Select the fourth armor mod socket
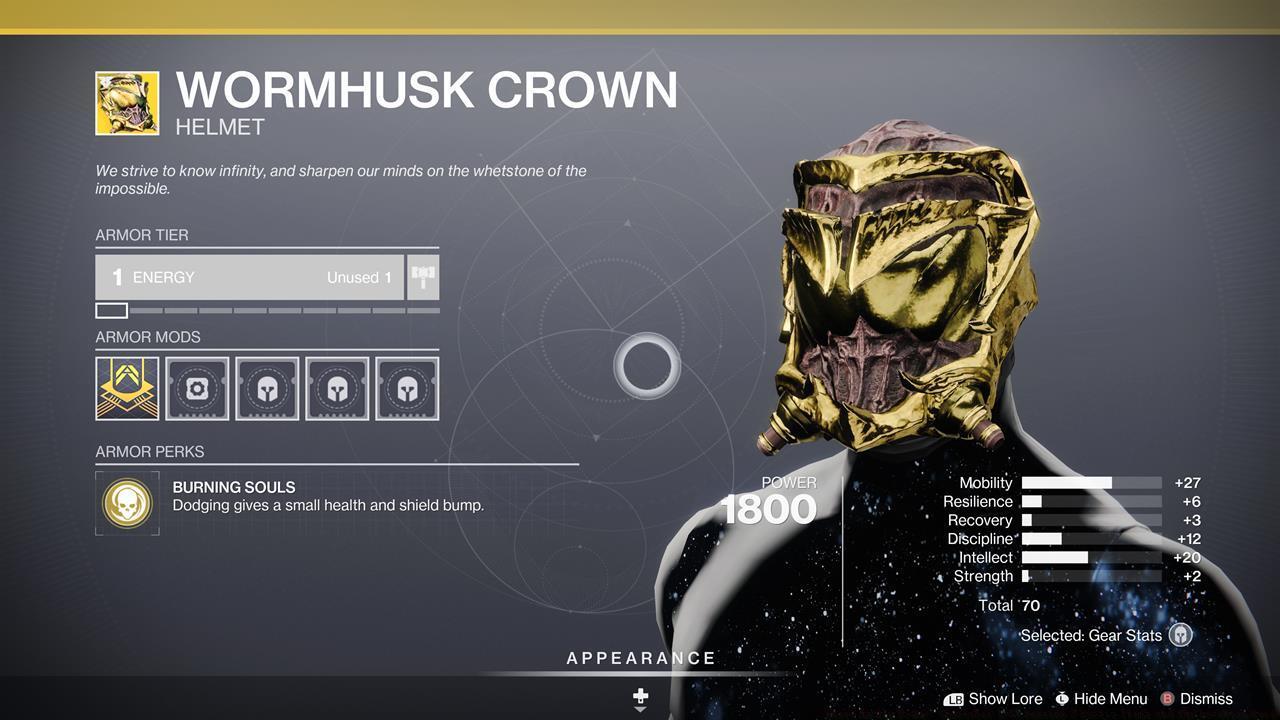 tap(337, 388)
